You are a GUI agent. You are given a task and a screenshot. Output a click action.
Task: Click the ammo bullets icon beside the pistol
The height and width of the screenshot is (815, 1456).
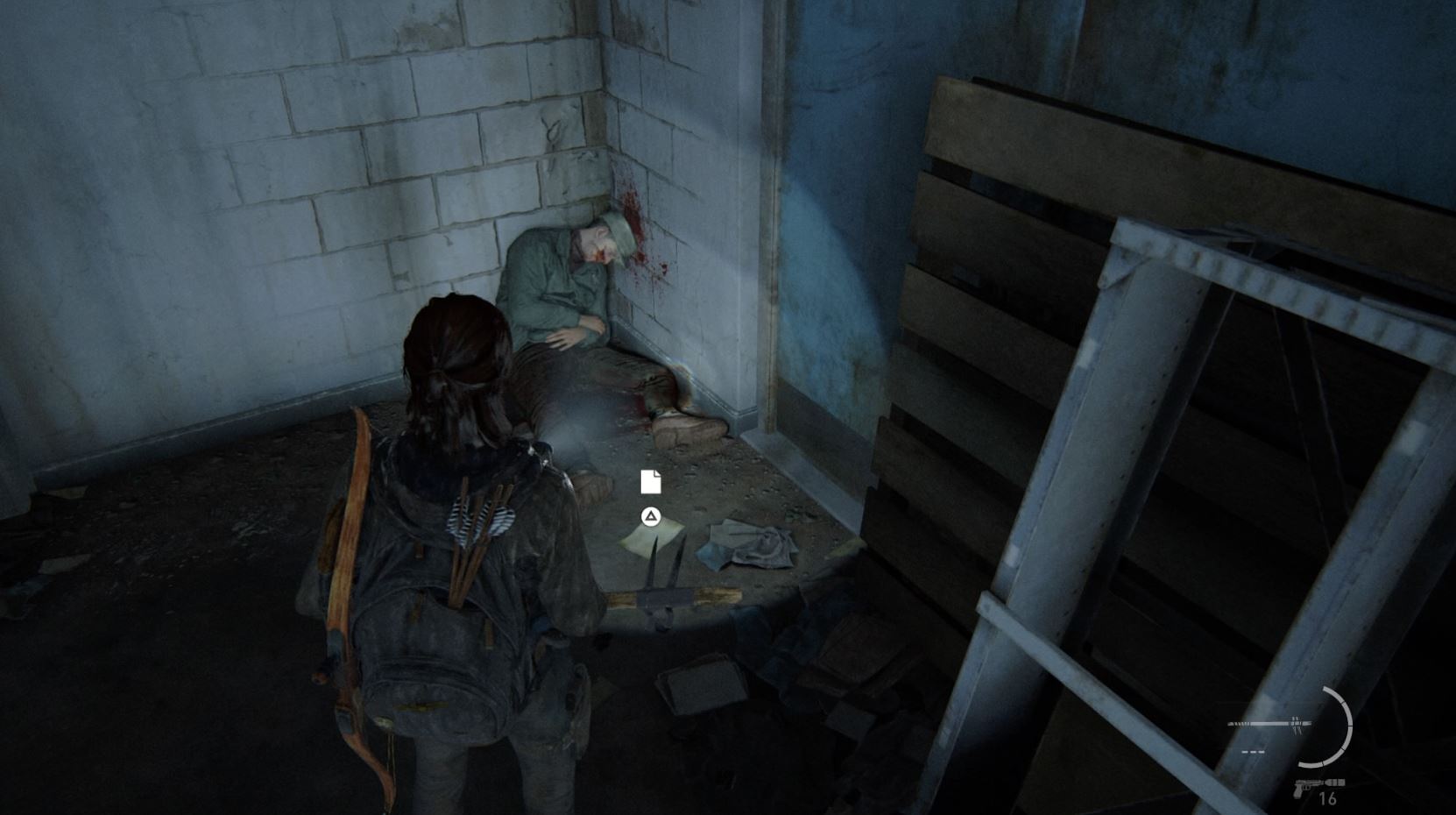pyautogui.click(x=1335, y=782)
